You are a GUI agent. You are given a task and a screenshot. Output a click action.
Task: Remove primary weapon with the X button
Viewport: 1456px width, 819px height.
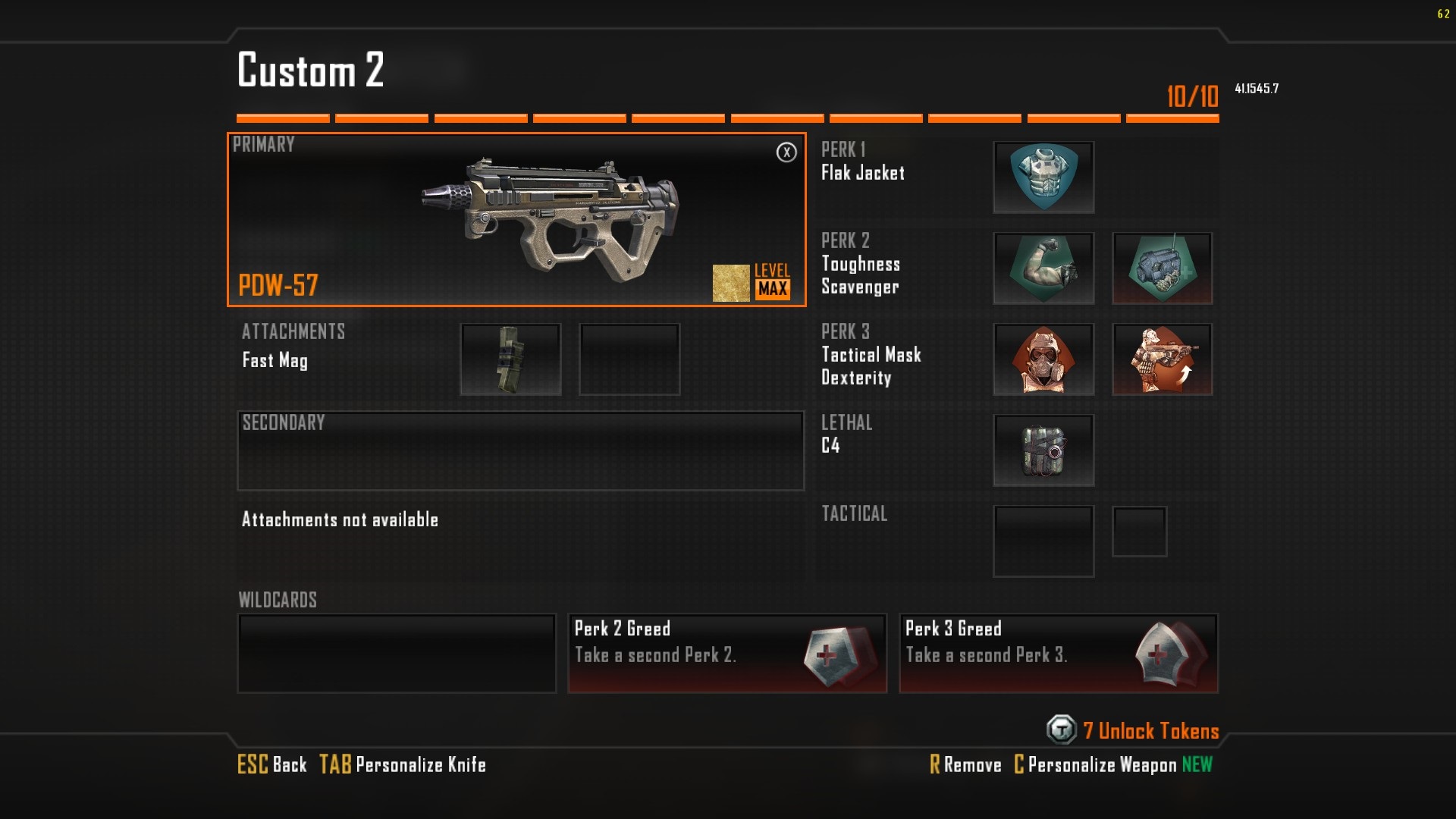(786, 152)
